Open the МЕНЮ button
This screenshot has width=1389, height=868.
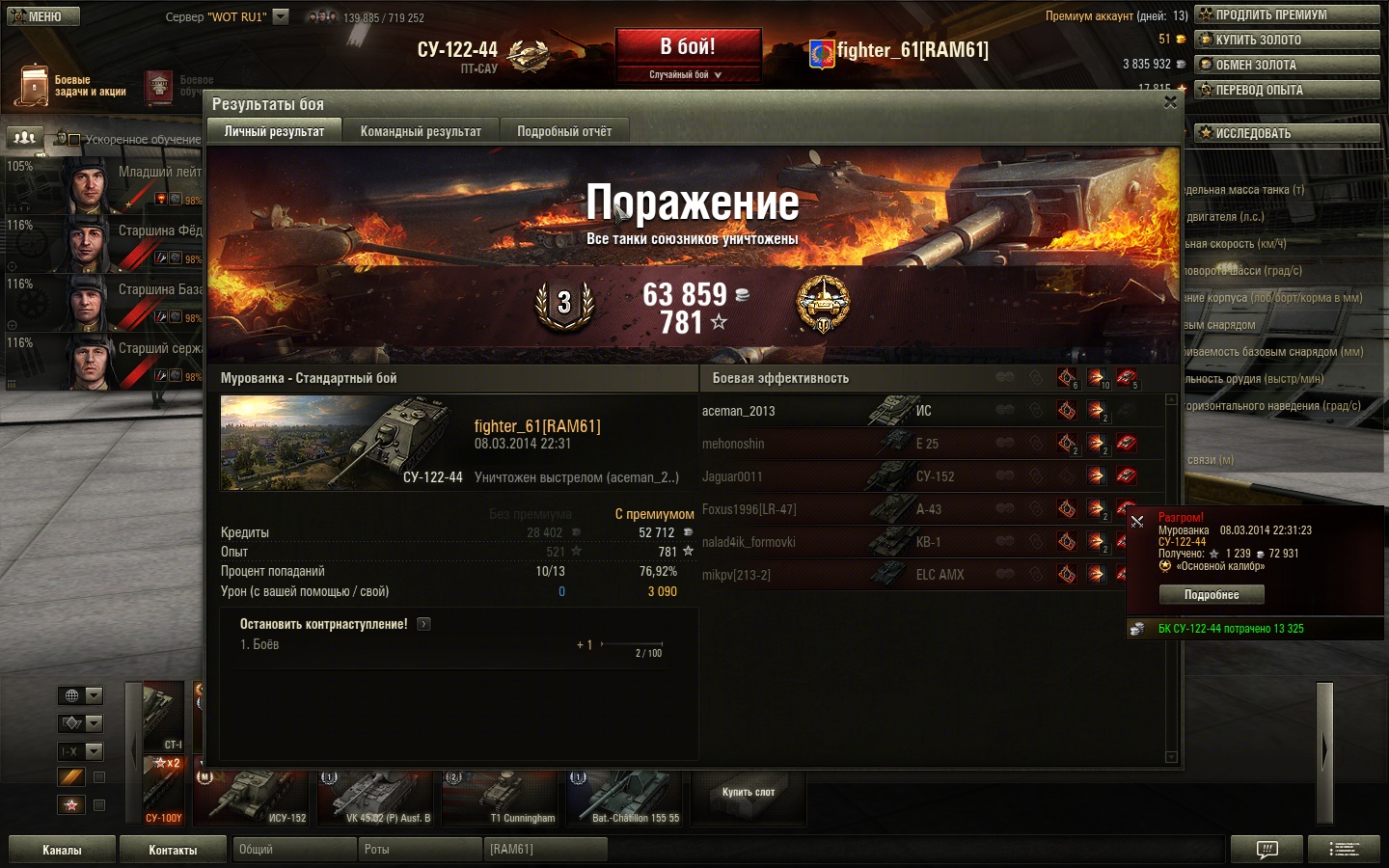pyautogui.click(x=41, y=16)
